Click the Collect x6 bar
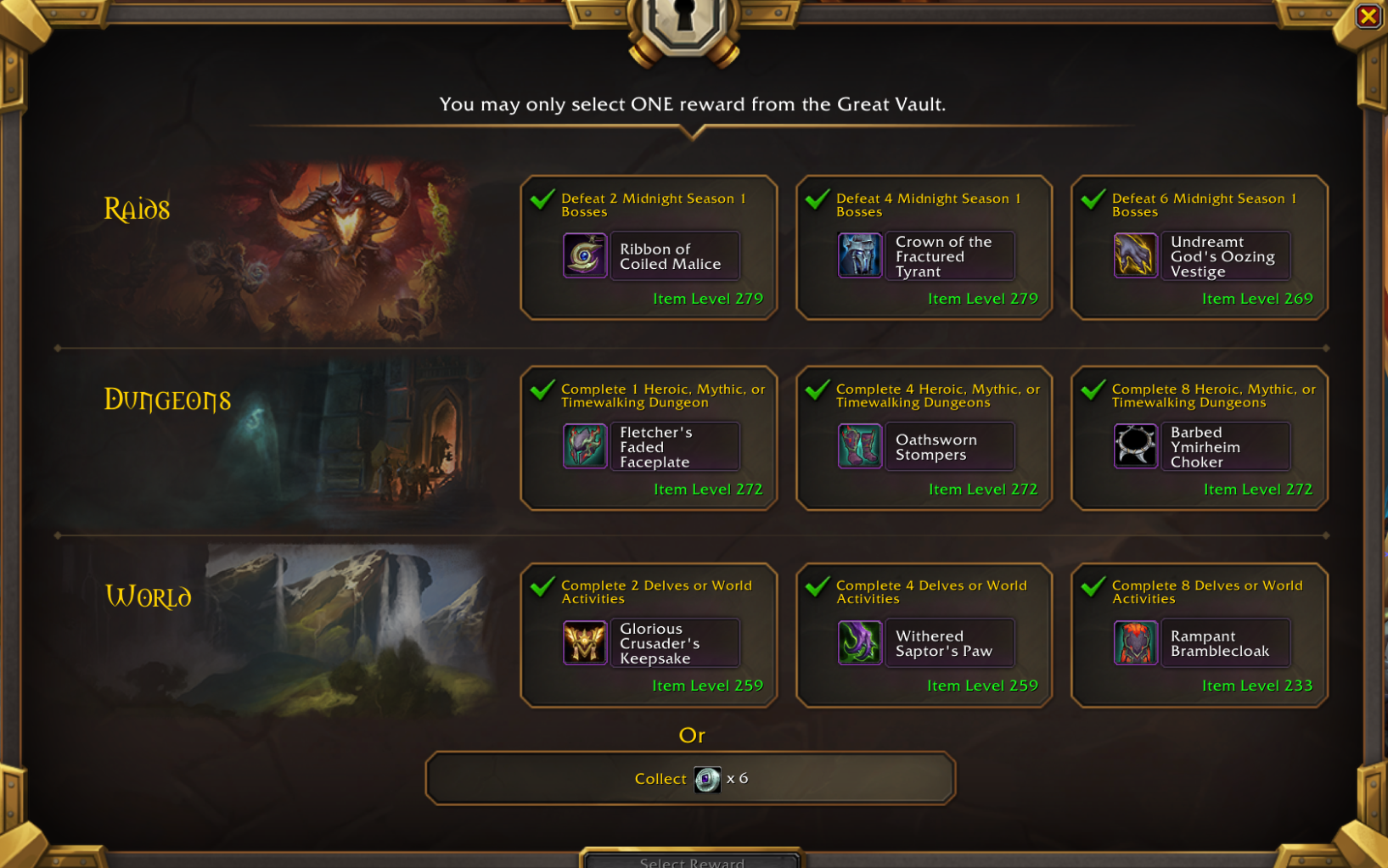 (x=690, y=778)
